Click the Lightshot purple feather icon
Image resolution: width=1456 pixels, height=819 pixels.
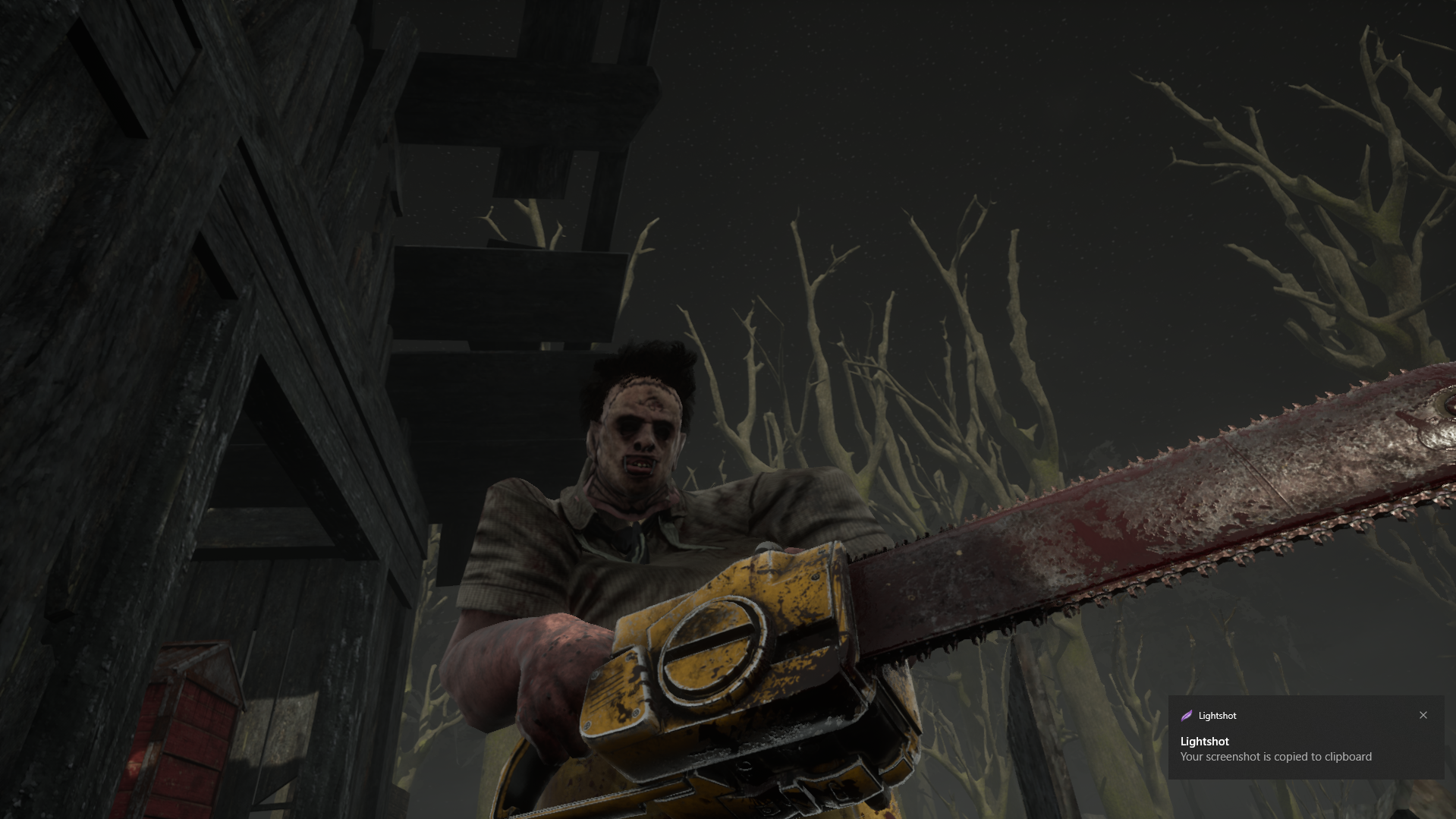click(1187, 715)
